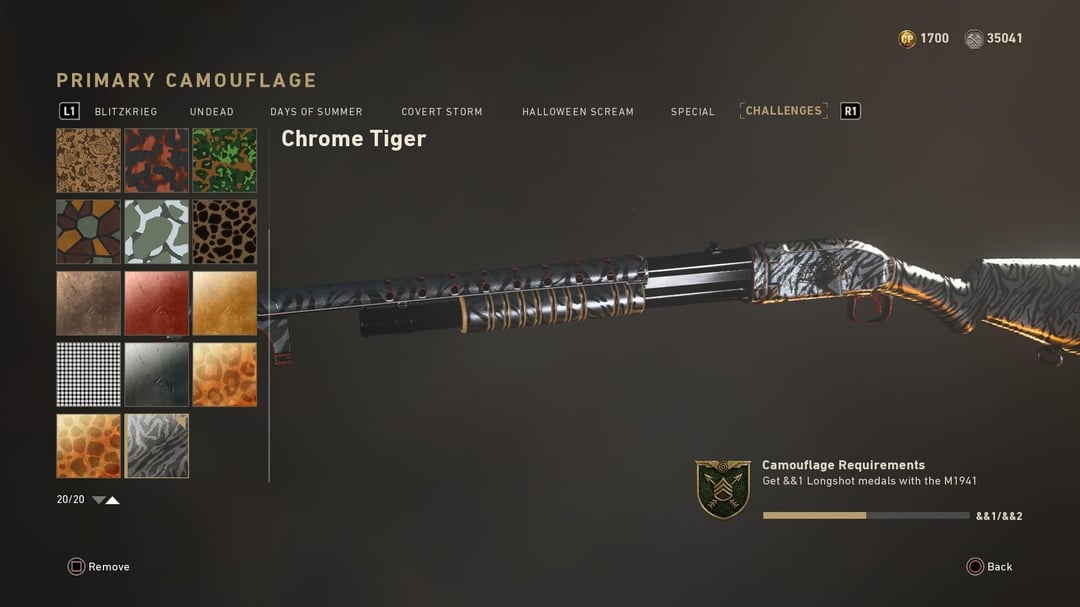Select the black and white checkered swatch
Viewport: 1080px width, 607px height.
(88, 375)
